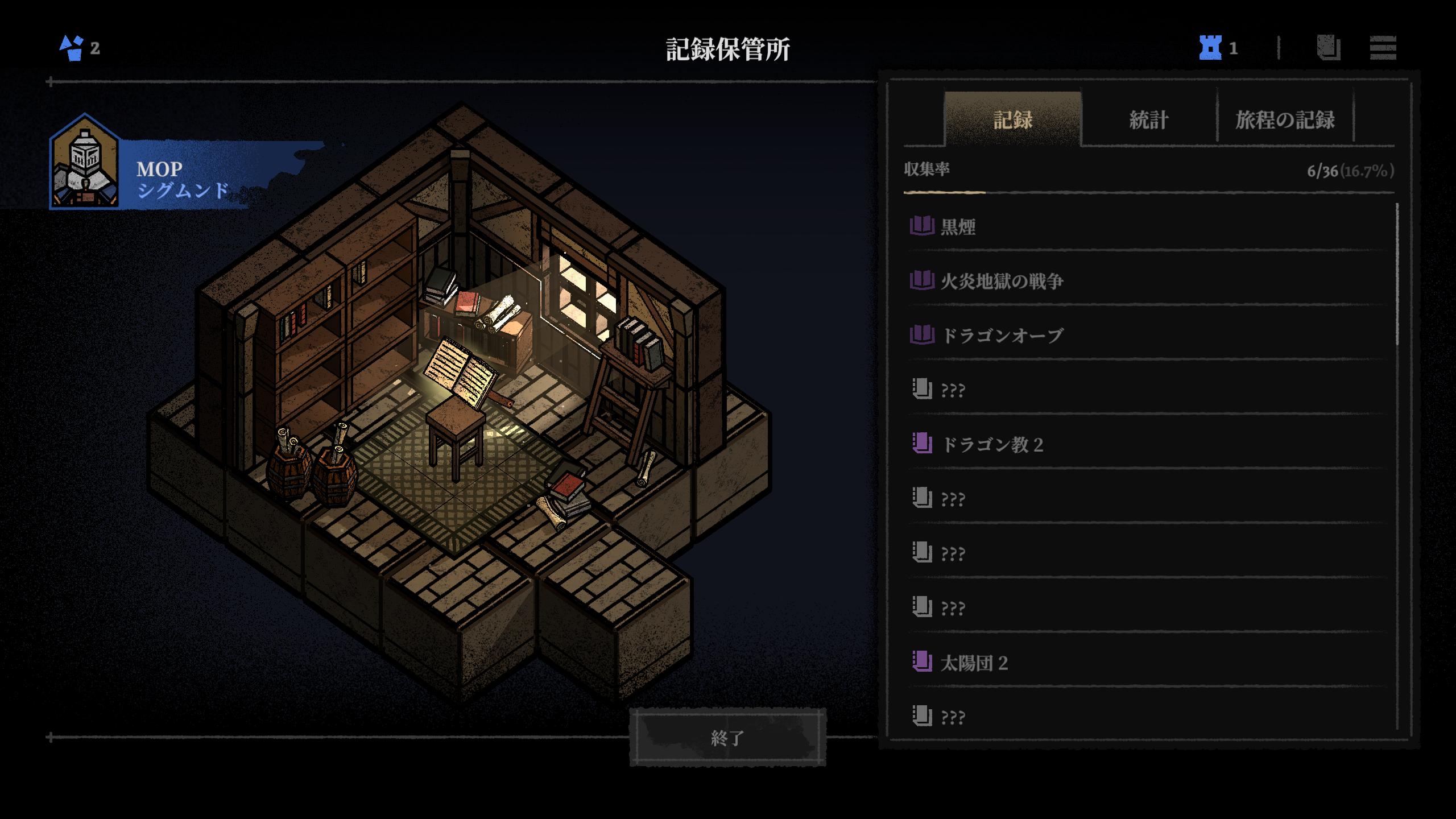This screenshot has width=1456, height=819.
Task: Show the 旅程の記録 tab
Action: [x=1285, y=119]
